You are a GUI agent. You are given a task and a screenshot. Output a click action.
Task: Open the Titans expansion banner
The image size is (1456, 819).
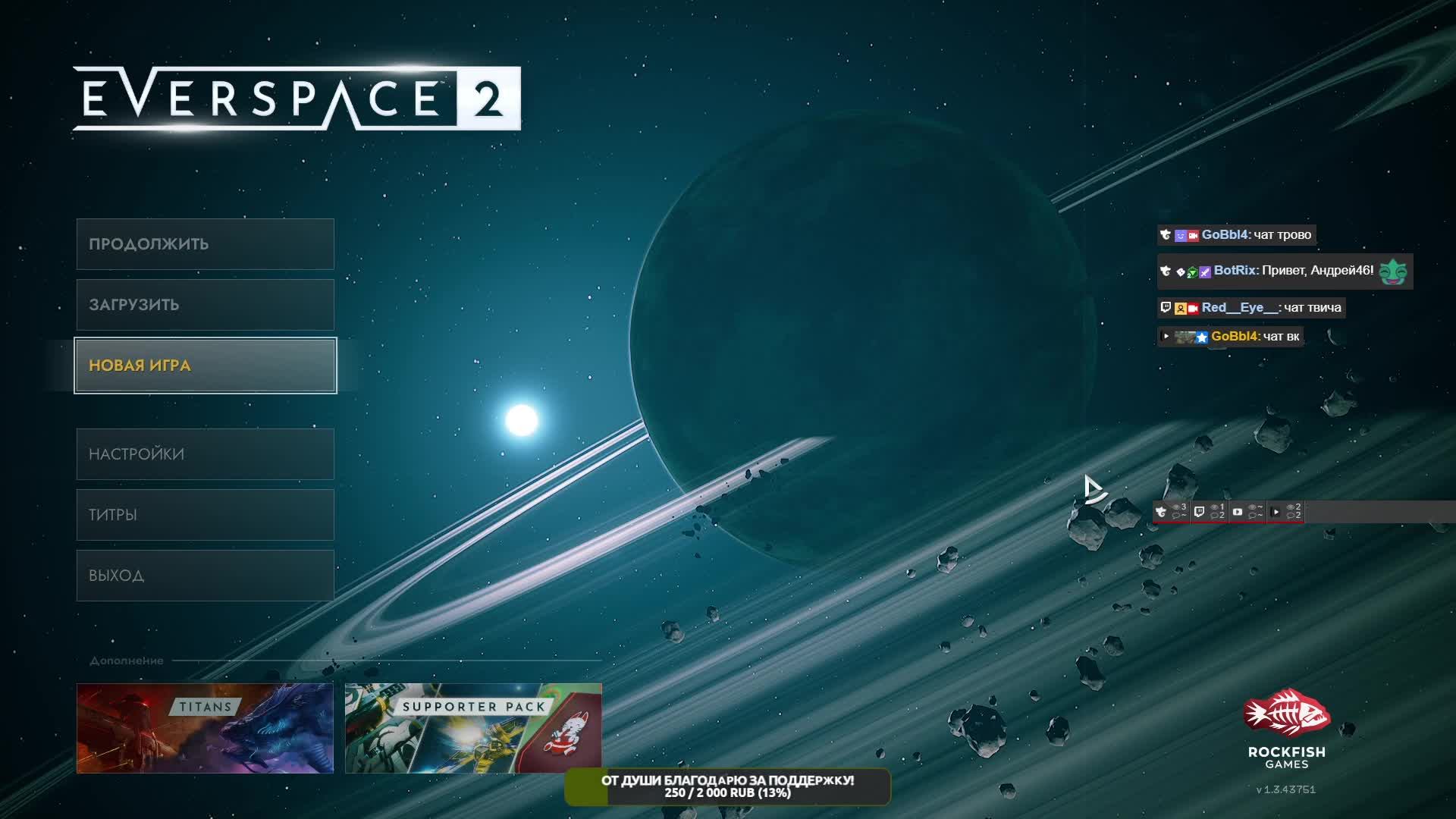(205, 728)
